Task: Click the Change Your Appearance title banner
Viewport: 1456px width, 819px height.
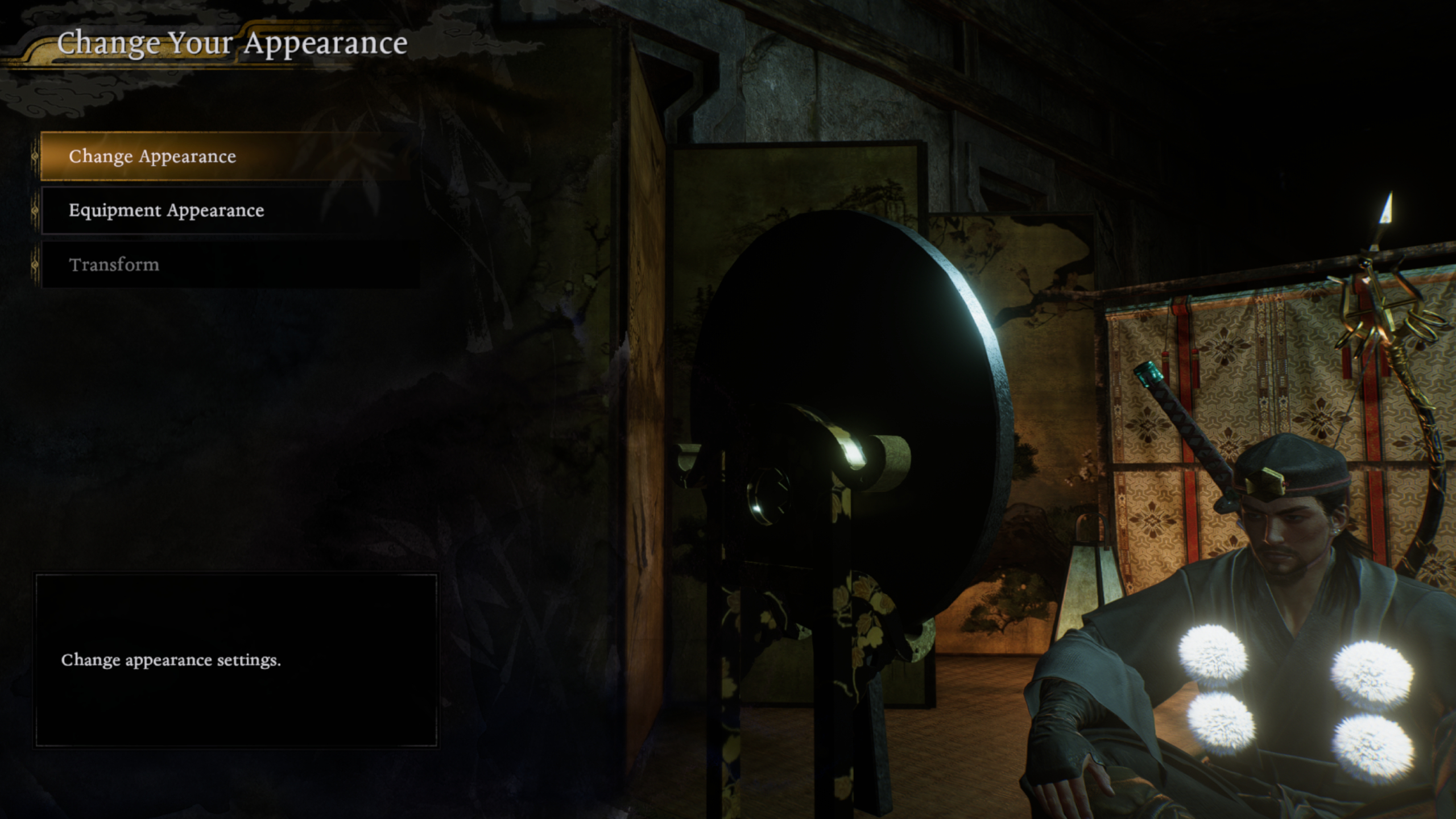Action: pos(233,43)
